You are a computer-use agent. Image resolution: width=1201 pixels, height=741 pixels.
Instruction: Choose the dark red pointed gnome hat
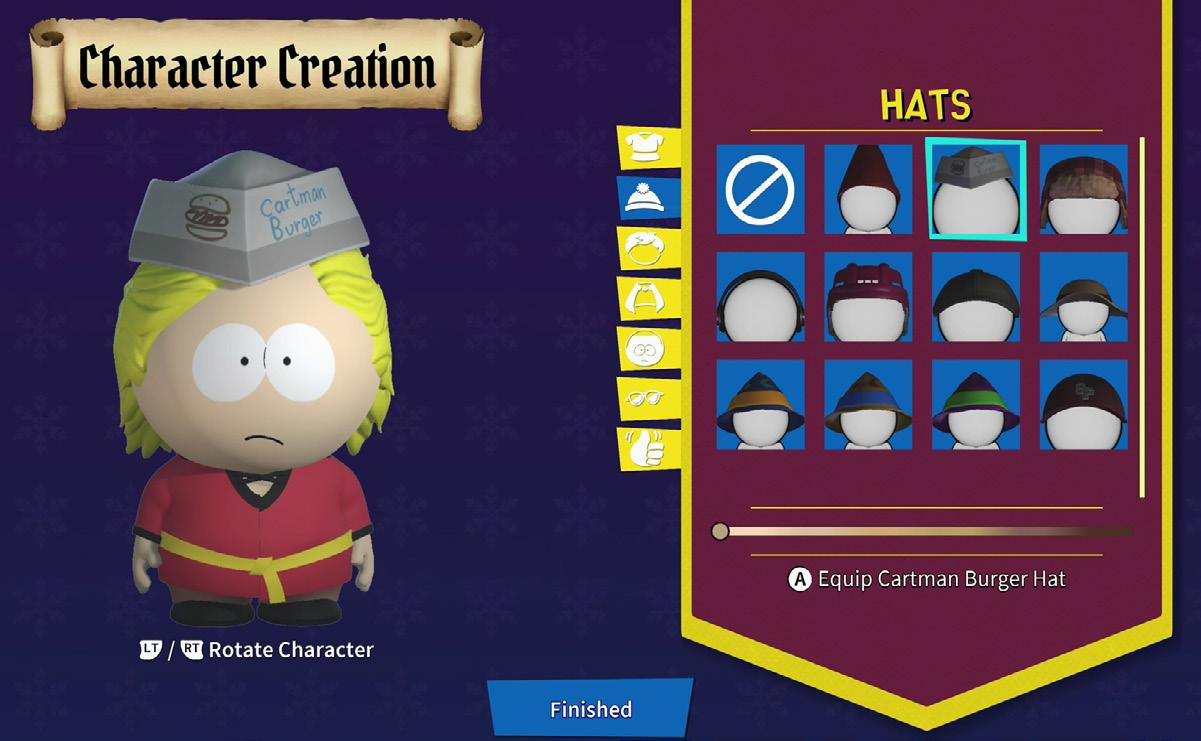(868, 189)
